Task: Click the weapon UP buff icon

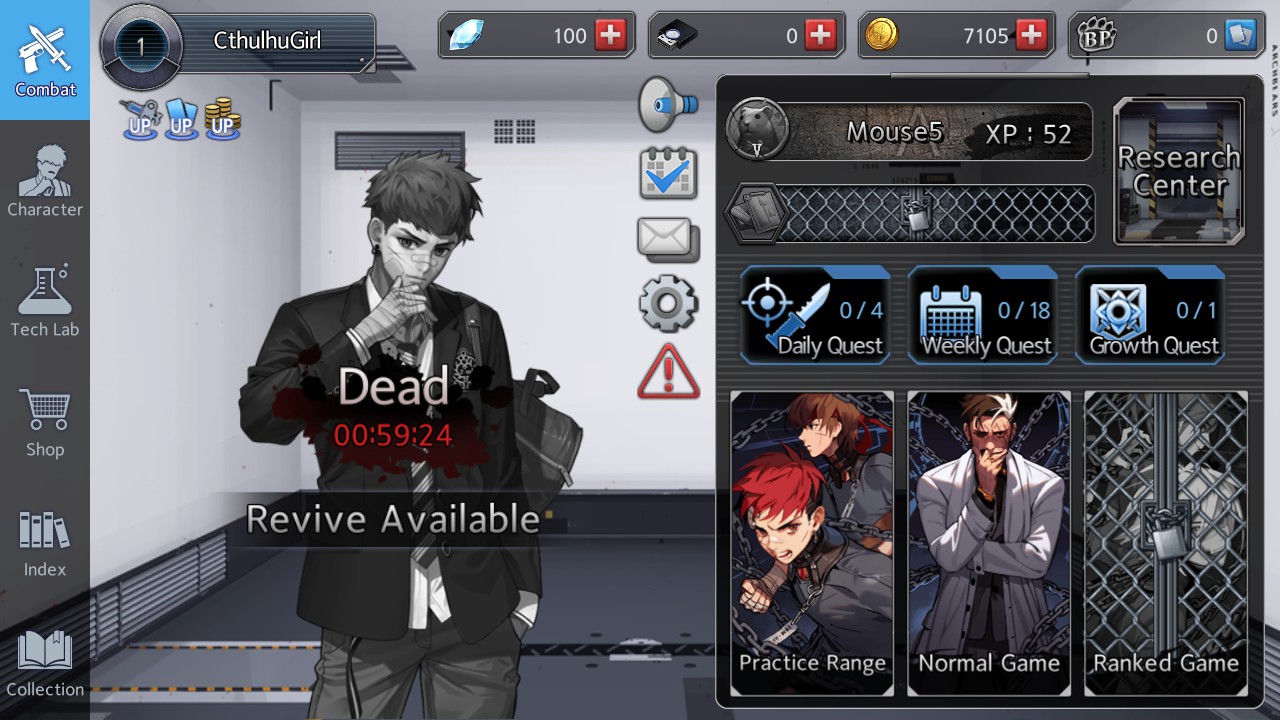Action: pos(139,122)
